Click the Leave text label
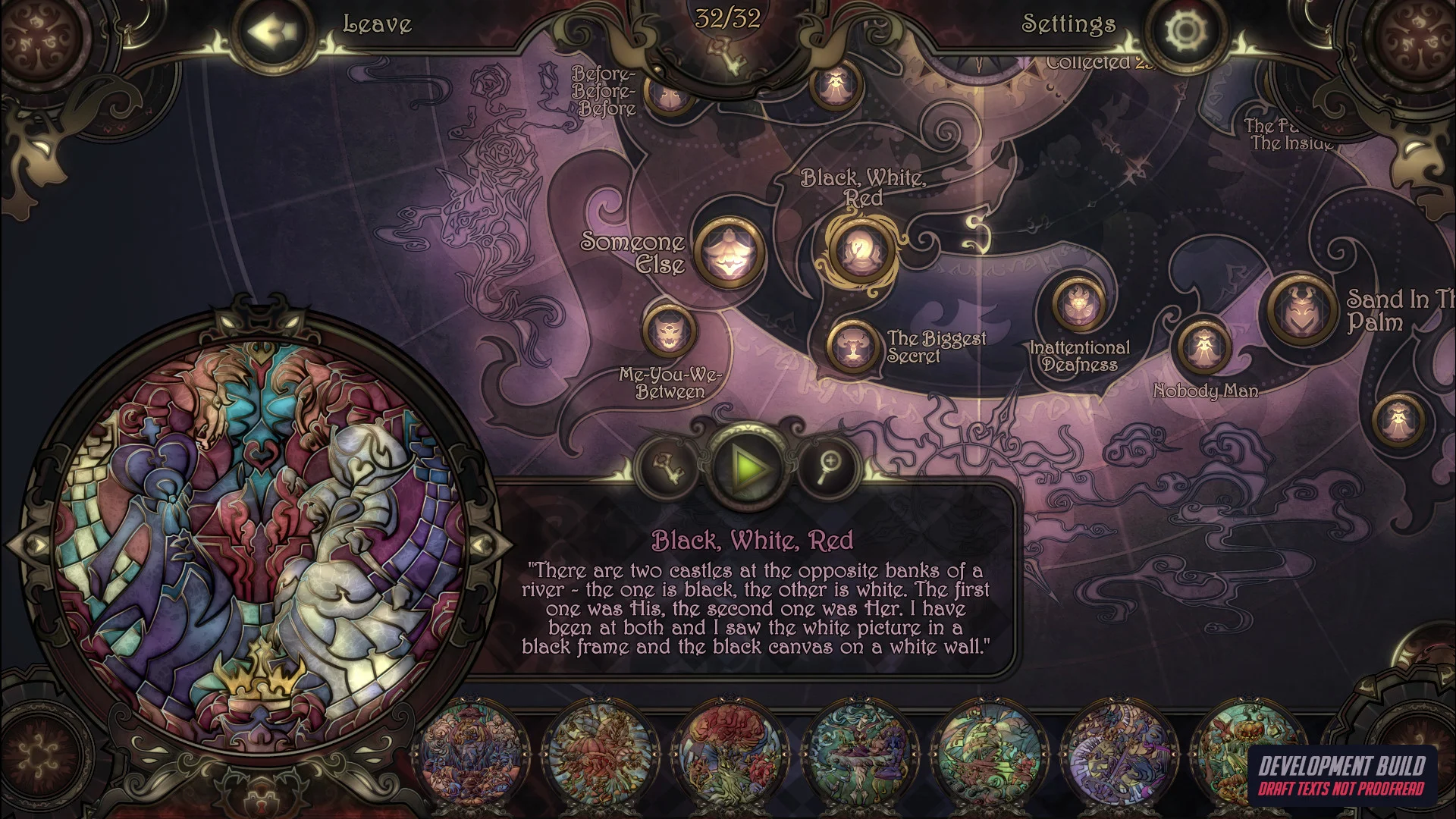Image resolution: width=1456 pixels, height=819 pixels. point(376,25)
